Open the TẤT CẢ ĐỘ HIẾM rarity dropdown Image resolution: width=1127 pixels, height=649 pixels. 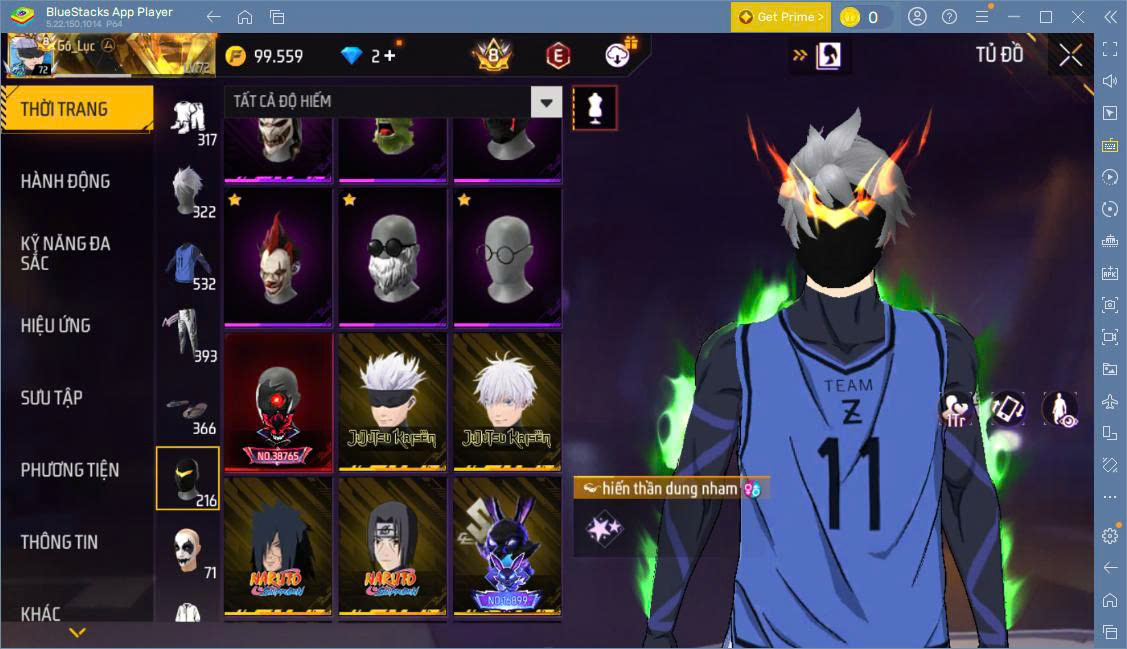tap(545, 101)
